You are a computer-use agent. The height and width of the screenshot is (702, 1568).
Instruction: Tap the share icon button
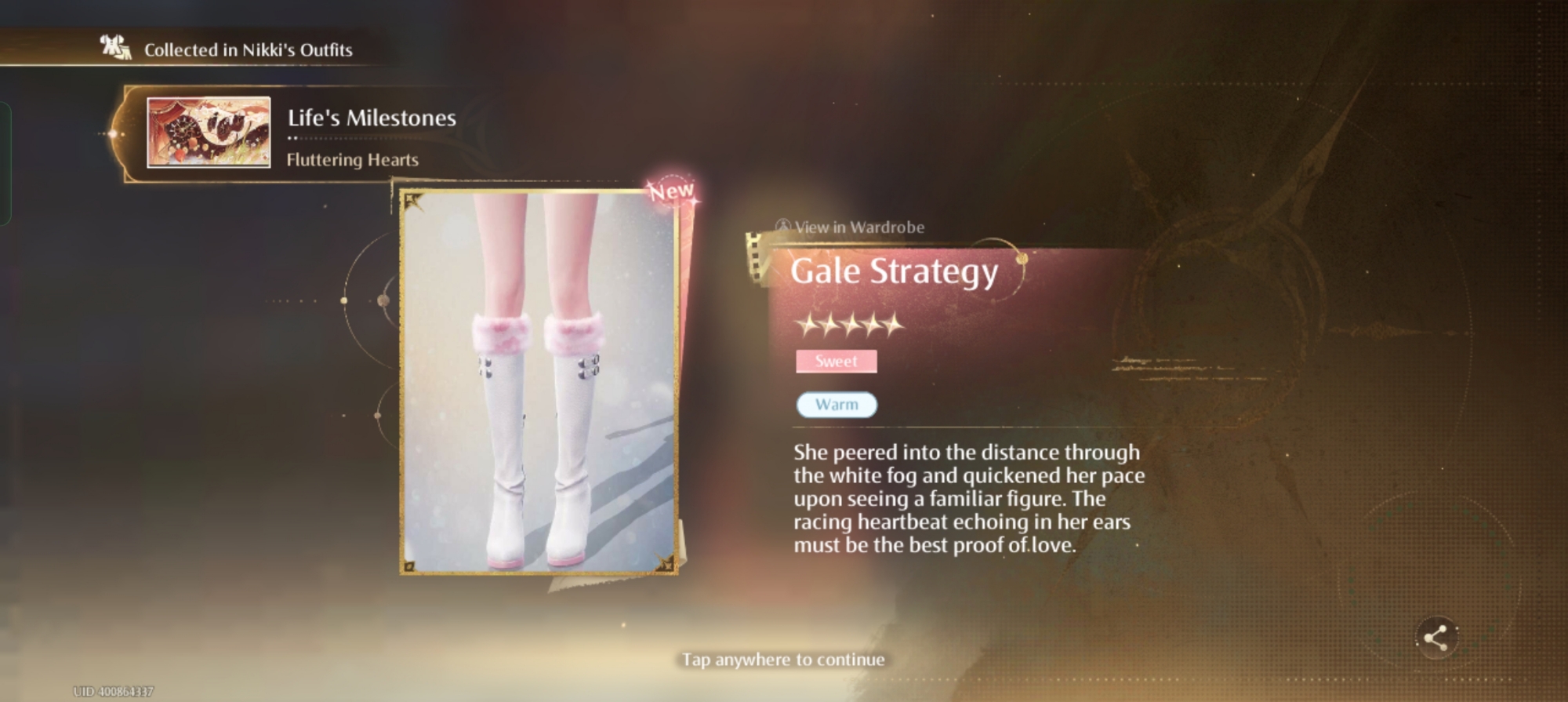(x=1436, y=638)
